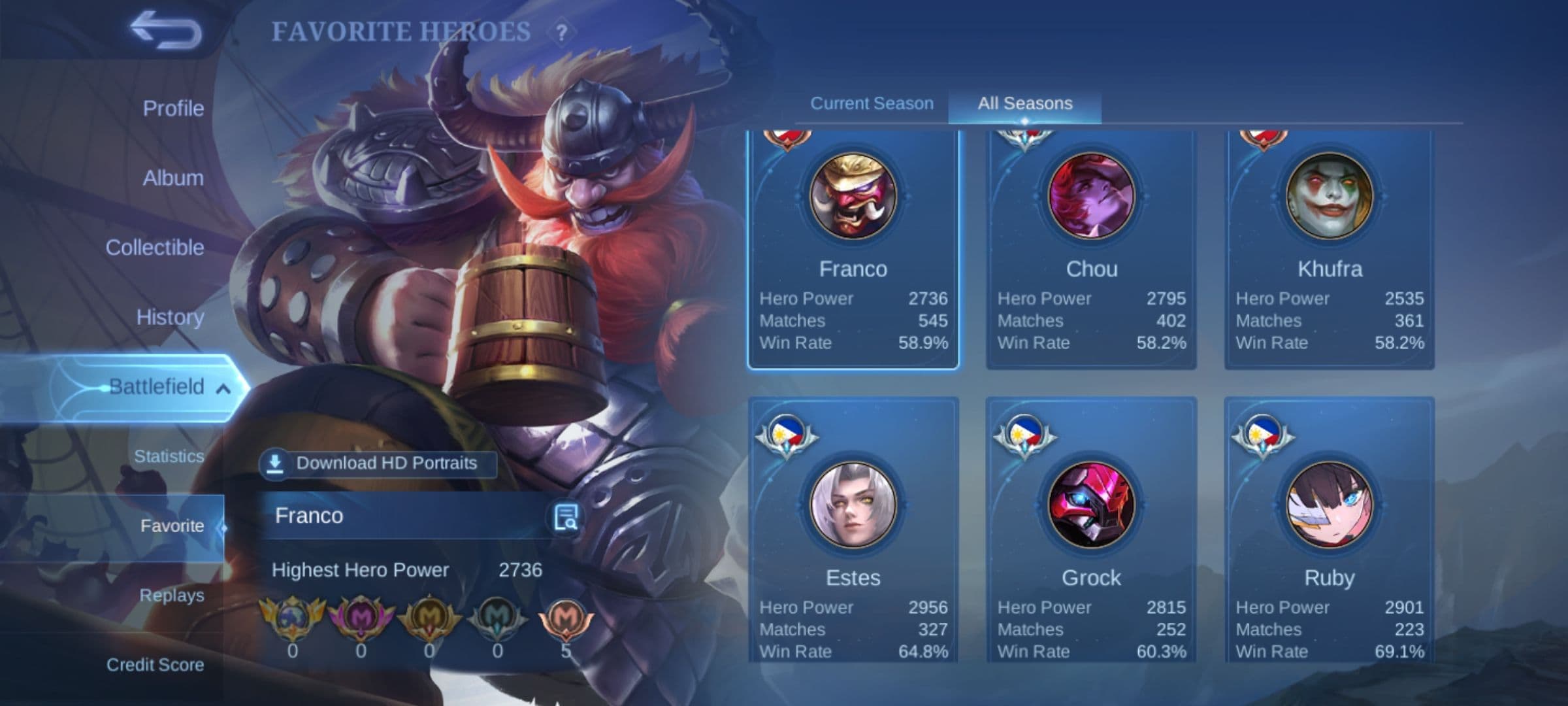This screenshot has width=1568, height=706.
Task: View the Statistics submenu
Action: click(x=169, y=456)
